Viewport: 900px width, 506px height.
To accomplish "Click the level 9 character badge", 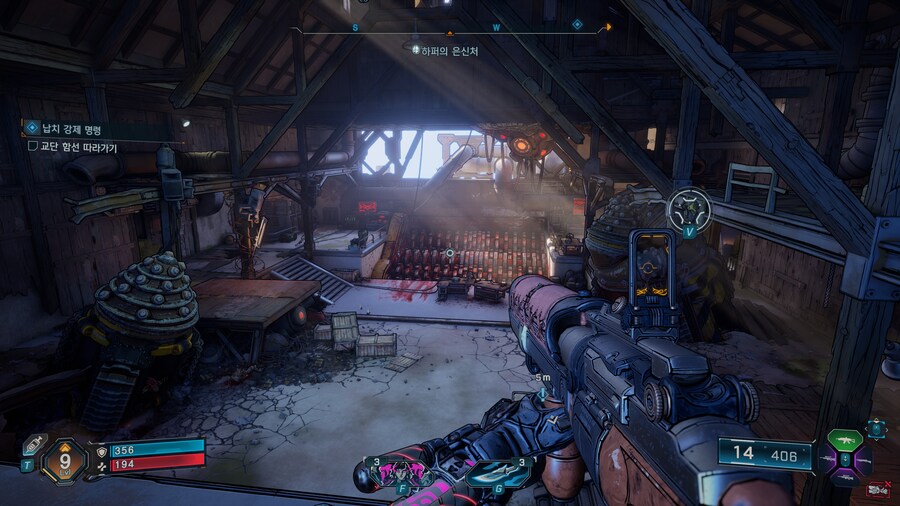I will point(64,462).
